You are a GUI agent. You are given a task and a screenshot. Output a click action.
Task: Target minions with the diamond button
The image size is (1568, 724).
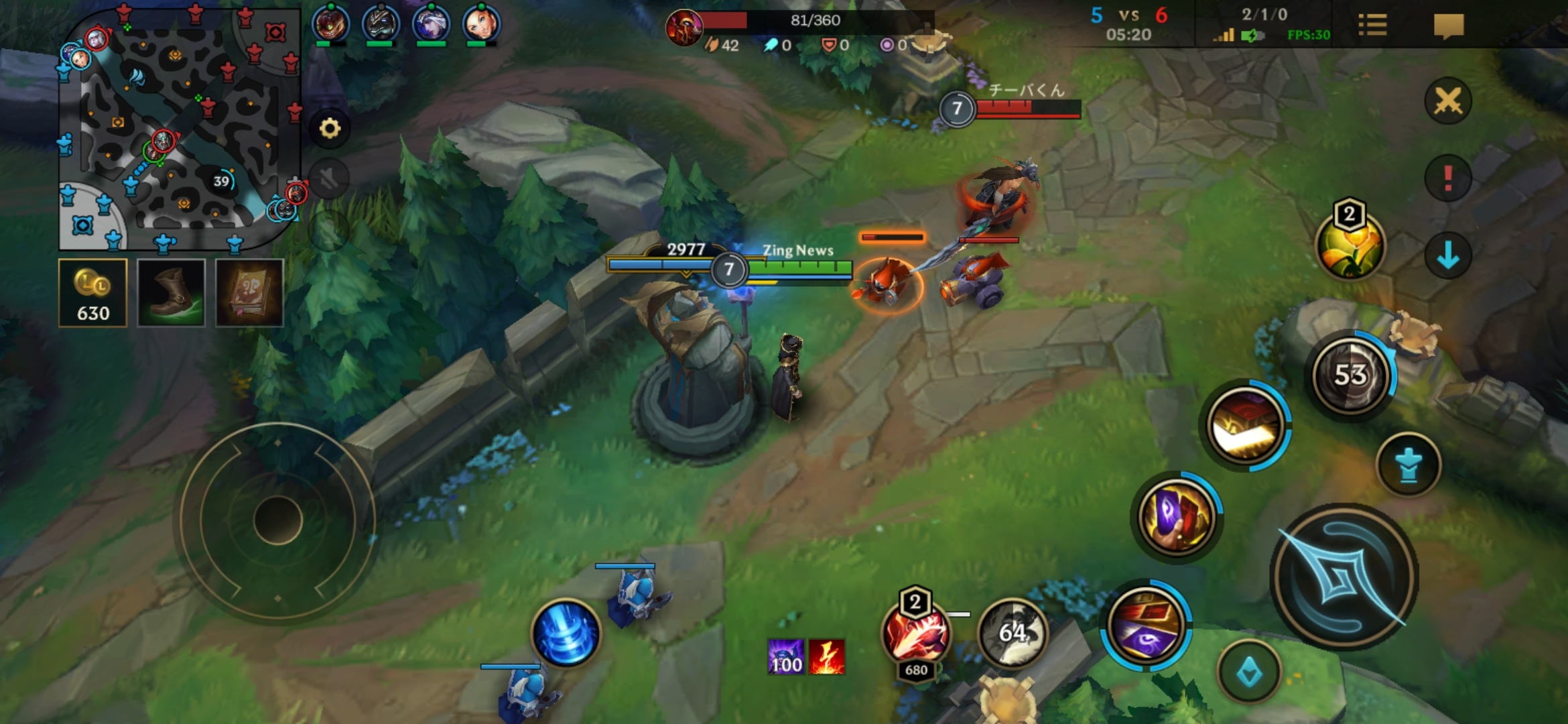click(1249, 671)
